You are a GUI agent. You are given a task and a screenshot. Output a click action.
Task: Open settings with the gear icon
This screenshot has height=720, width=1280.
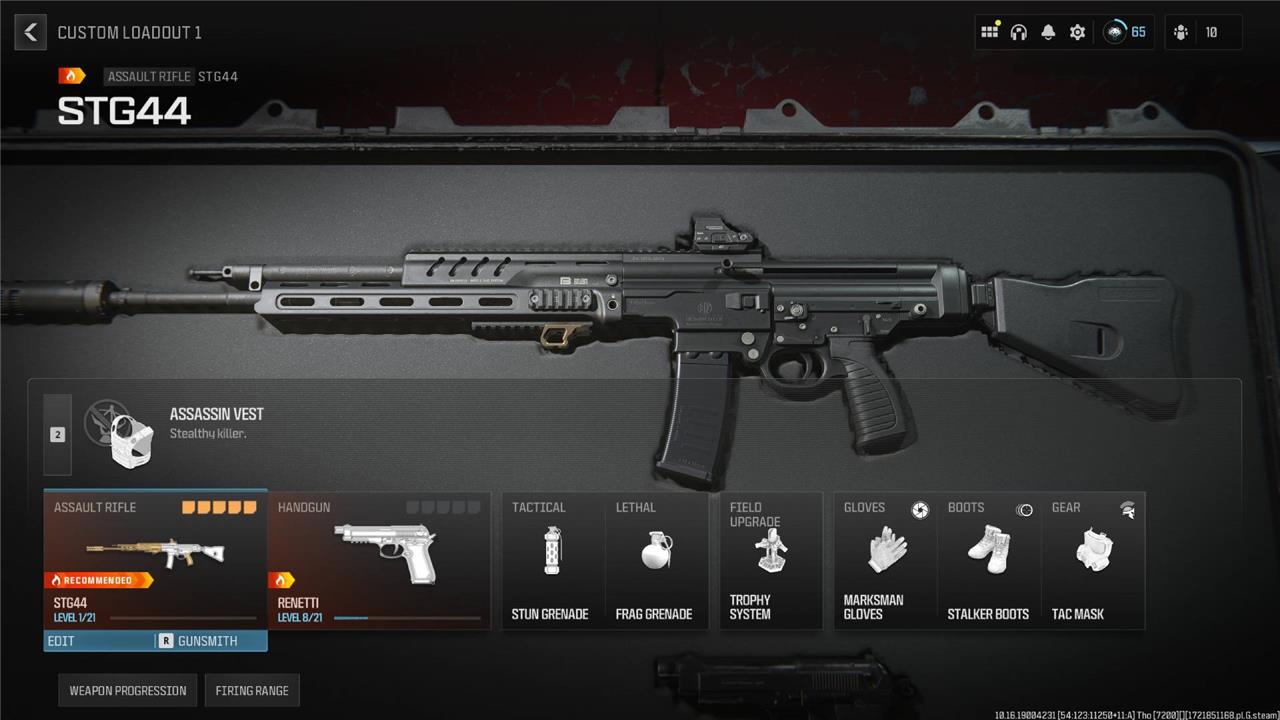1077,32
